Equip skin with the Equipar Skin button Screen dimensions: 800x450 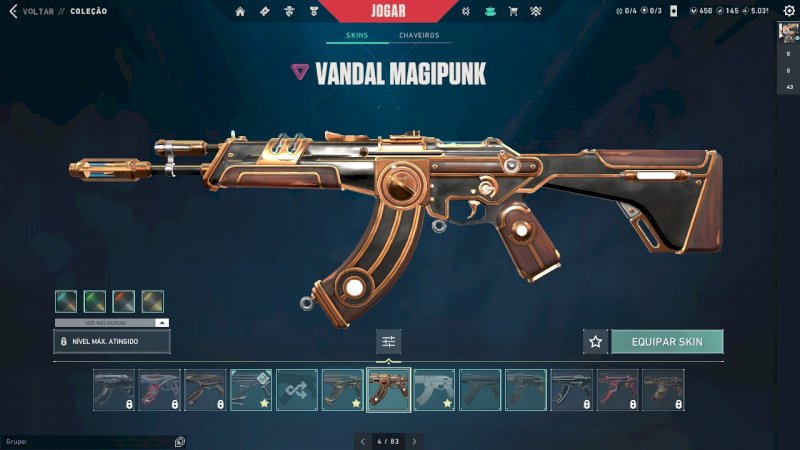click(667, 342)
